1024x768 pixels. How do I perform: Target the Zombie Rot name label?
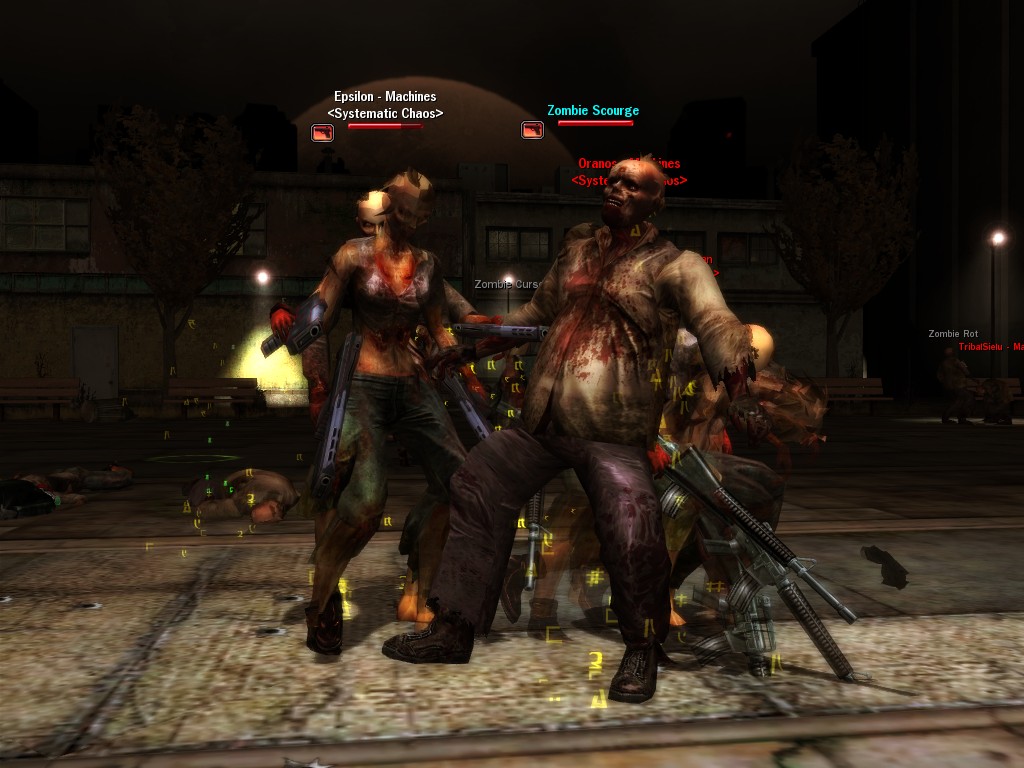(x=953, y=334)
